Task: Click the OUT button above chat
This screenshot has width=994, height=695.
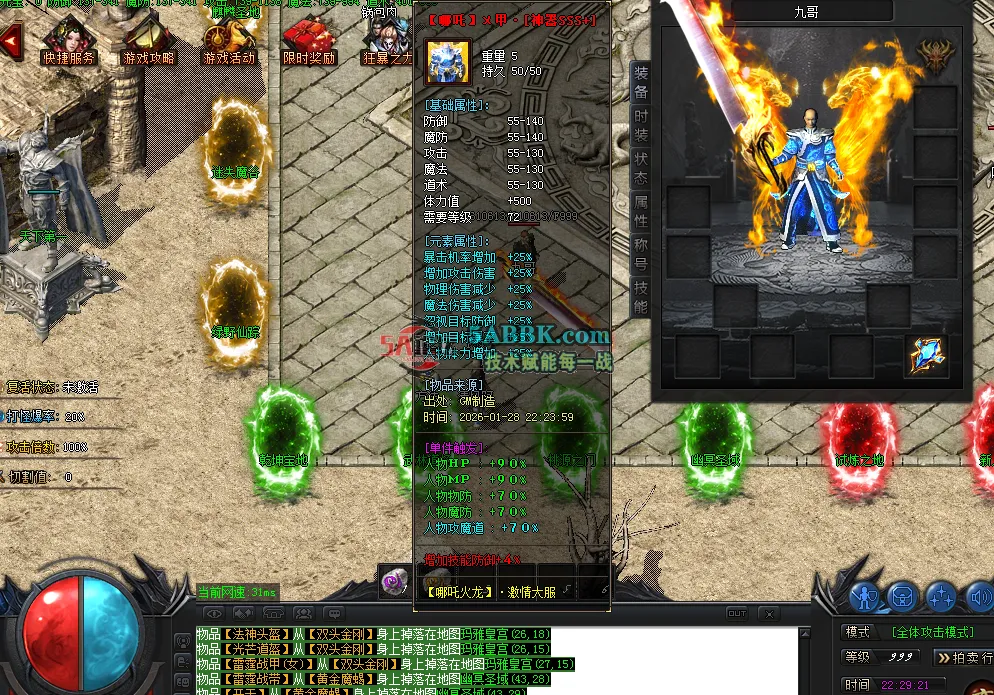Action: click(x=736, y=613)
